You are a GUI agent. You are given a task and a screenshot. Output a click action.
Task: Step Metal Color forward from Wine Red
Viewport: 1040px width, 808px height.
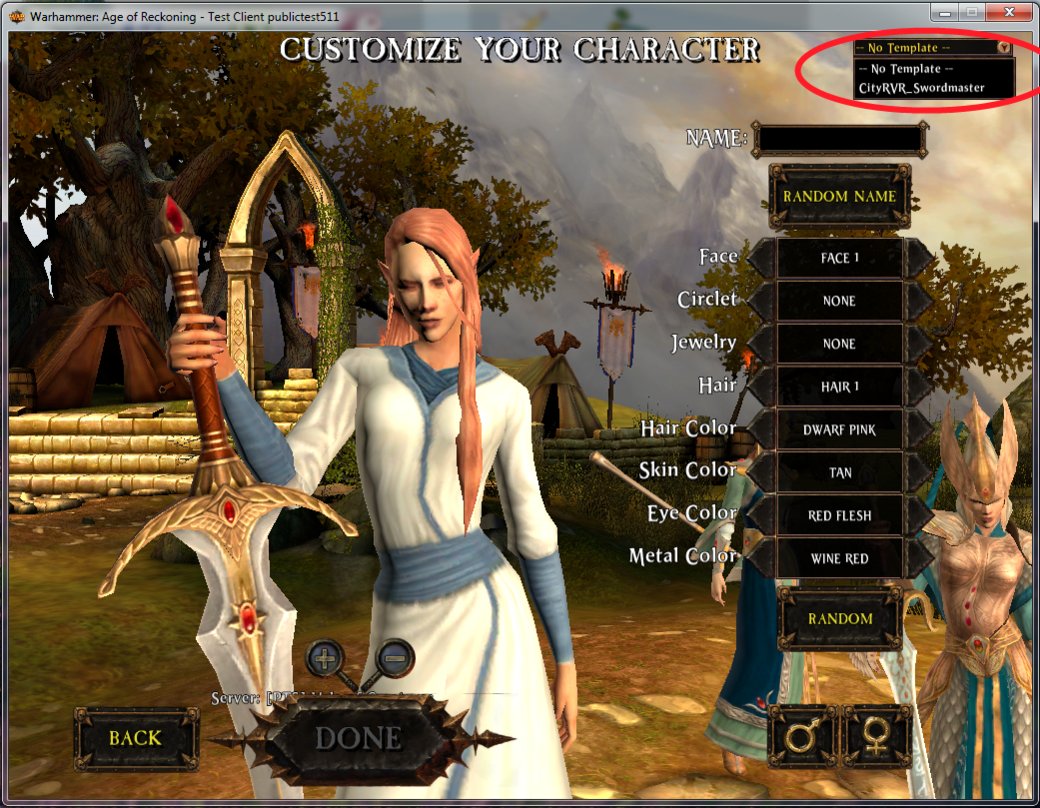[919, 558]
